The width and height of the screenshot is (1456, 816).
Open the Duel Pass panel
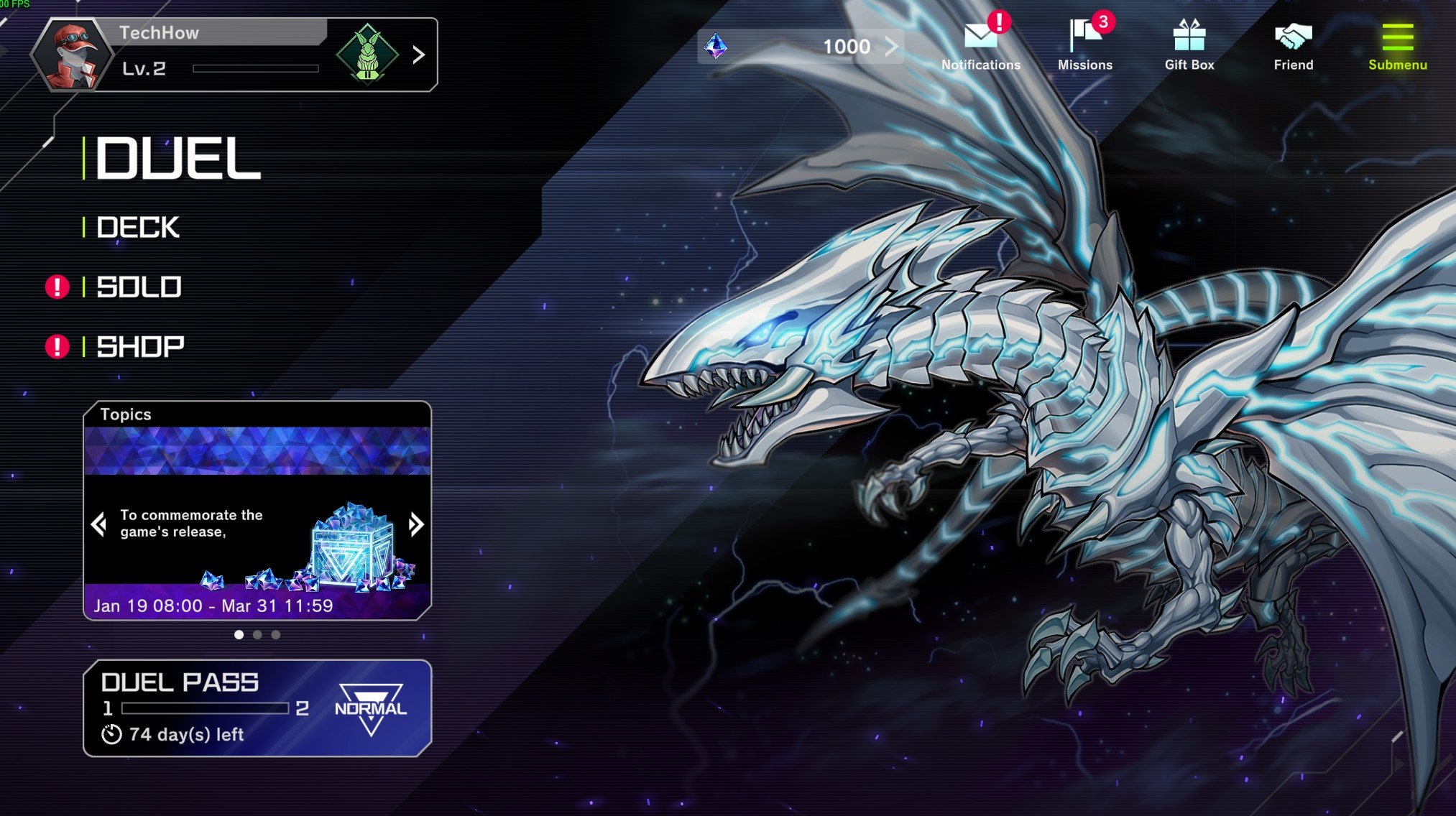point(257,708)
